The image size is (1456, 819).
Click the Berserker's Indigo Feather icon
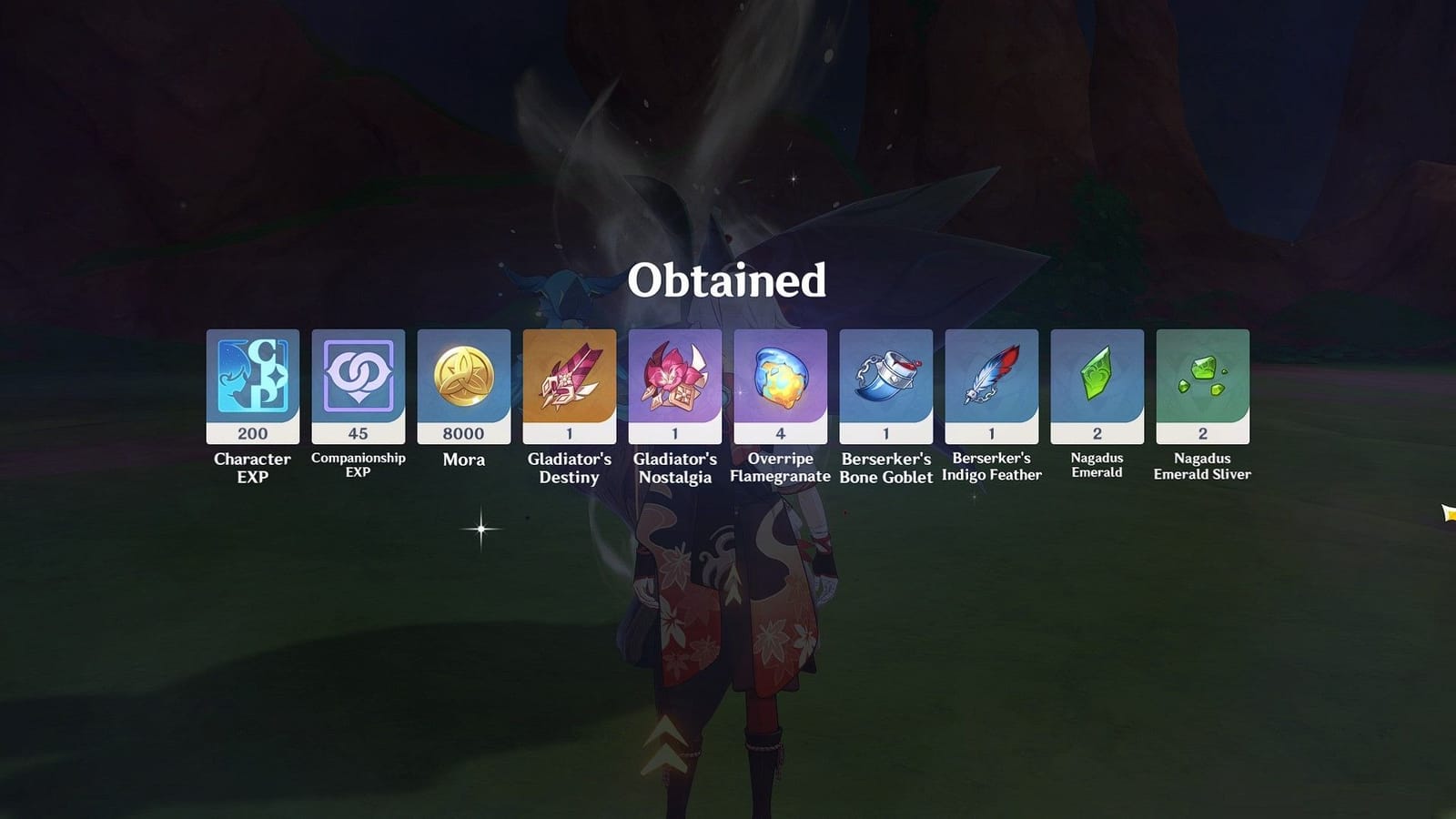991,378
